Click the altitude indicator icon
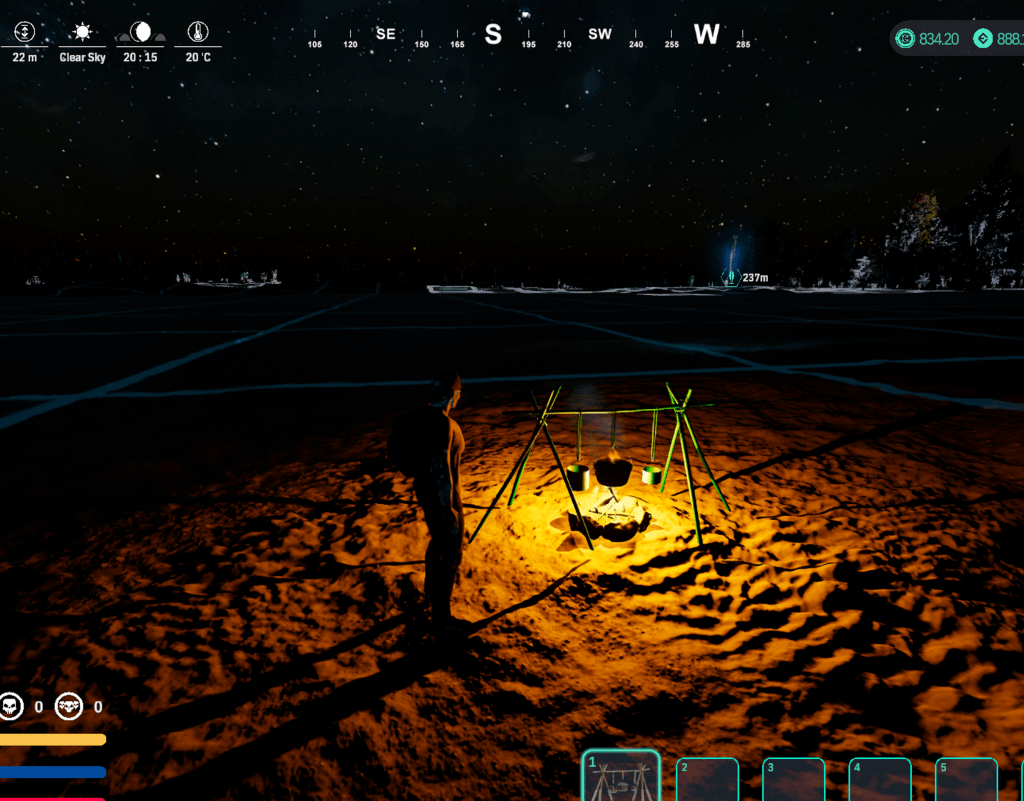The image size is (1024, 801). [25, 32]
